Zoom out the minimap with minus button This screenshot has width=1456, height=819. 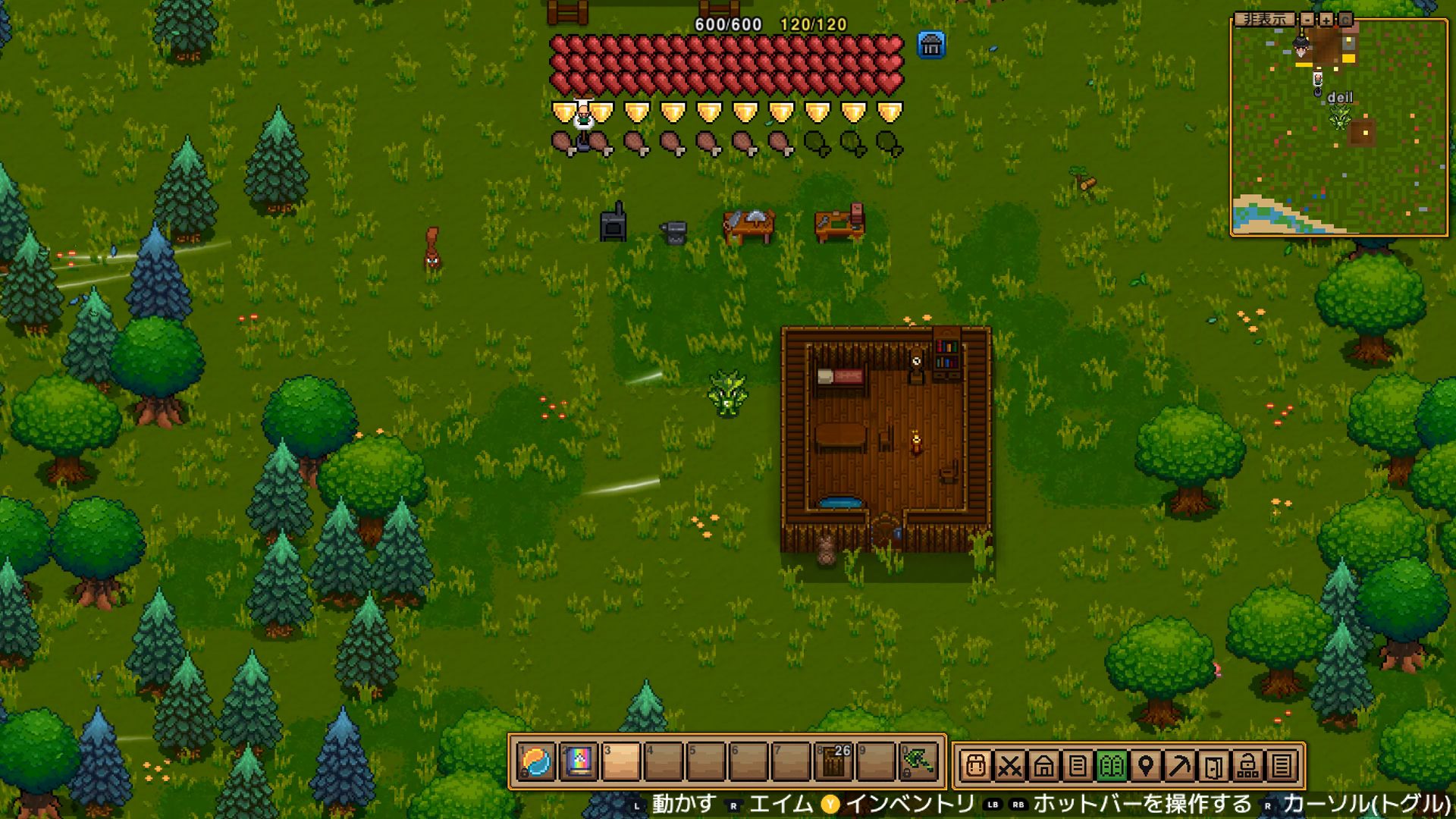[1307, 19]
